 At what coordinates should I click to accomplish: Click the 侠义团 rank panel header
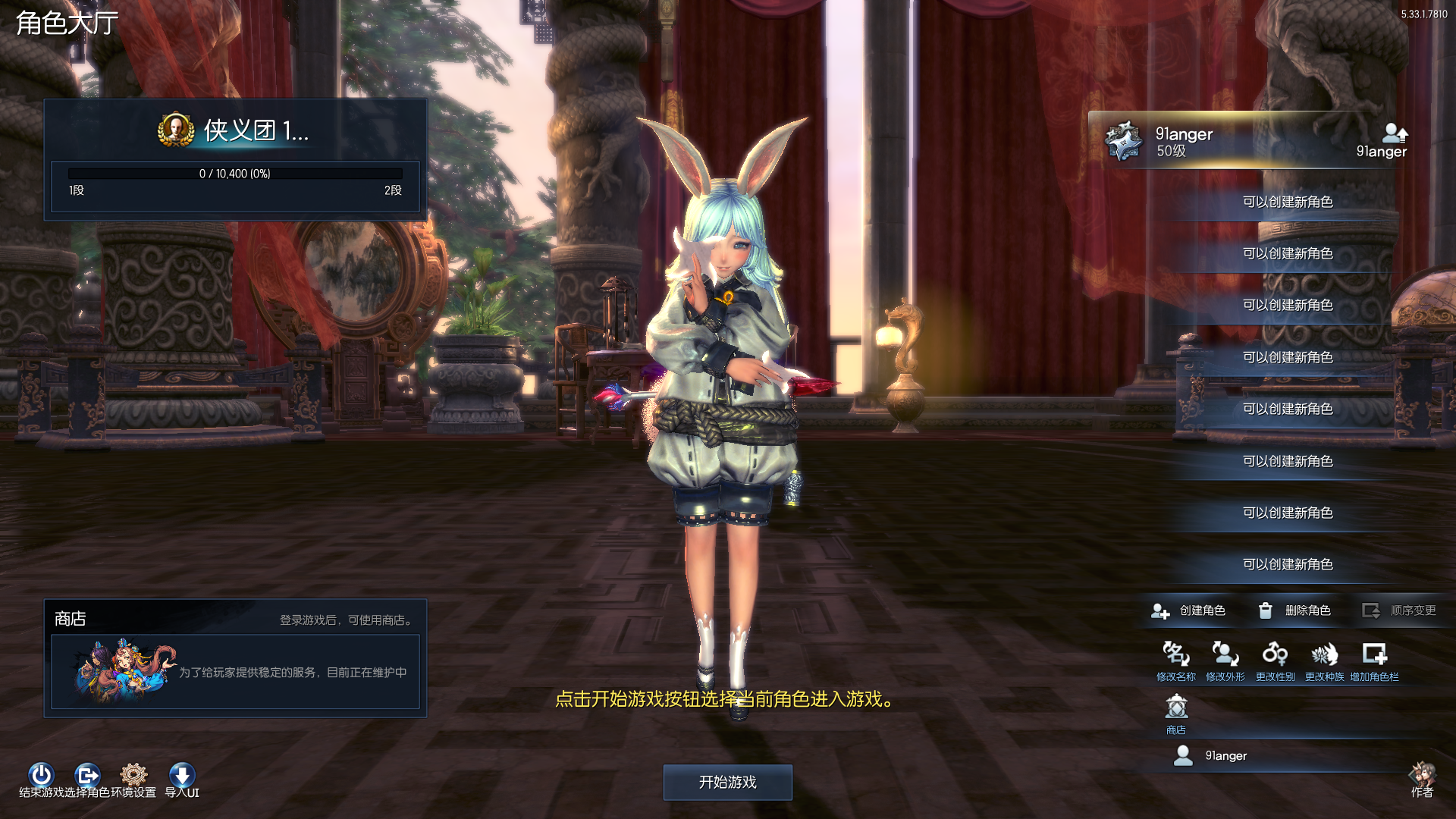point(235,130)
